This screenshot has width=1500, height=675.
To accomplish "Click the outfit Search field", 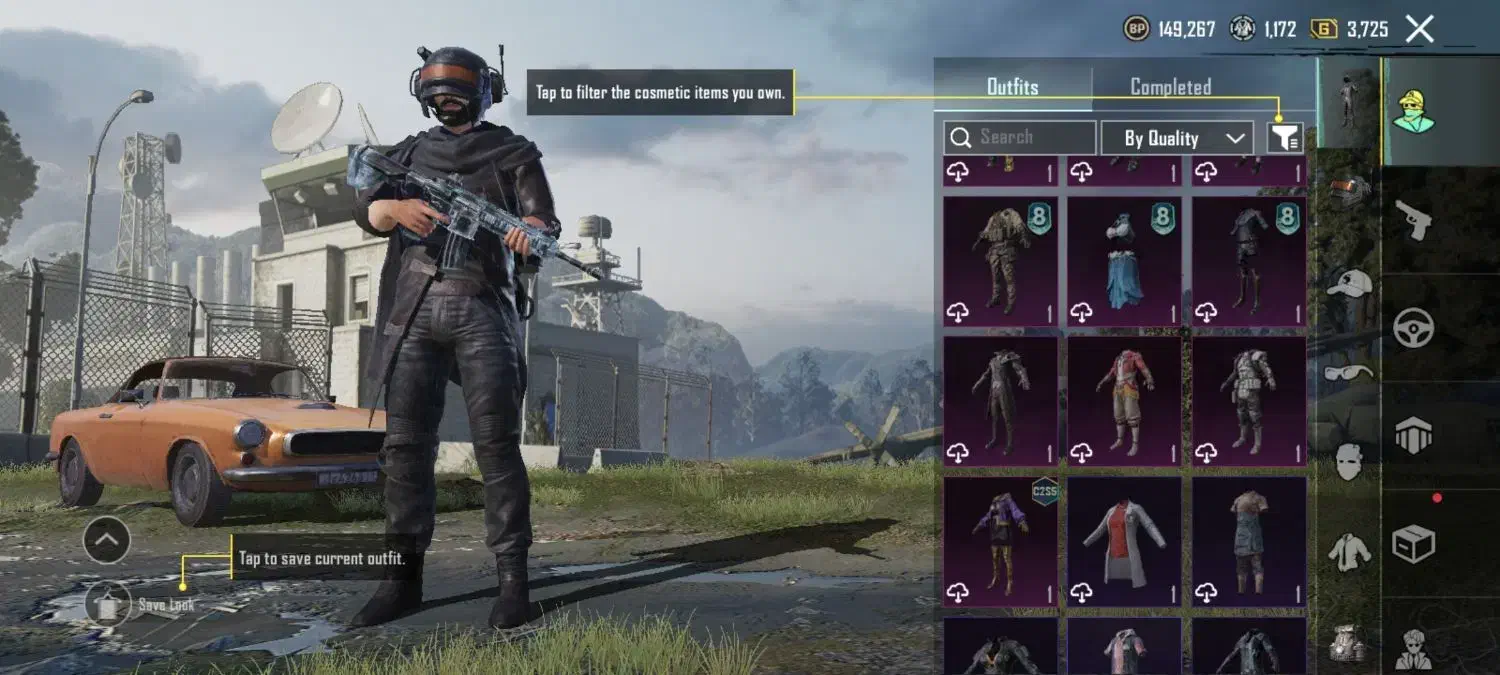I will [1020, 138].
